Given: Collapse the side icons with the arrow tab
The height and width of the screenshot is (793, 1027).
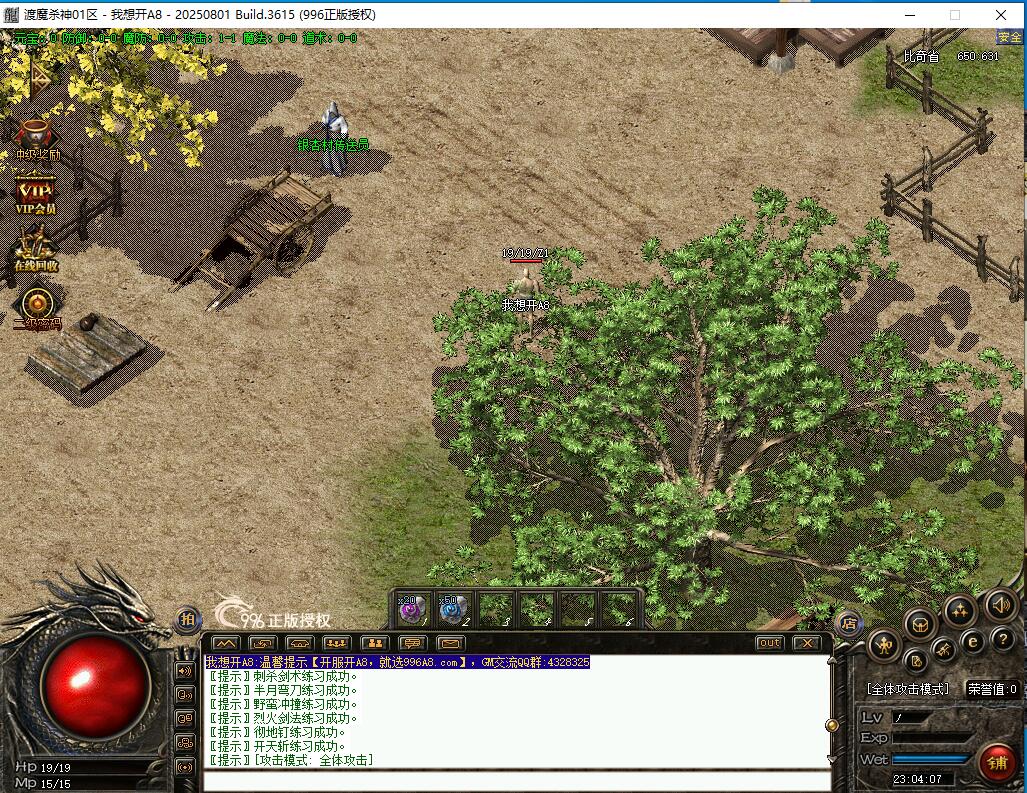Looking at the screenshot, I should (x=40, y=75).
